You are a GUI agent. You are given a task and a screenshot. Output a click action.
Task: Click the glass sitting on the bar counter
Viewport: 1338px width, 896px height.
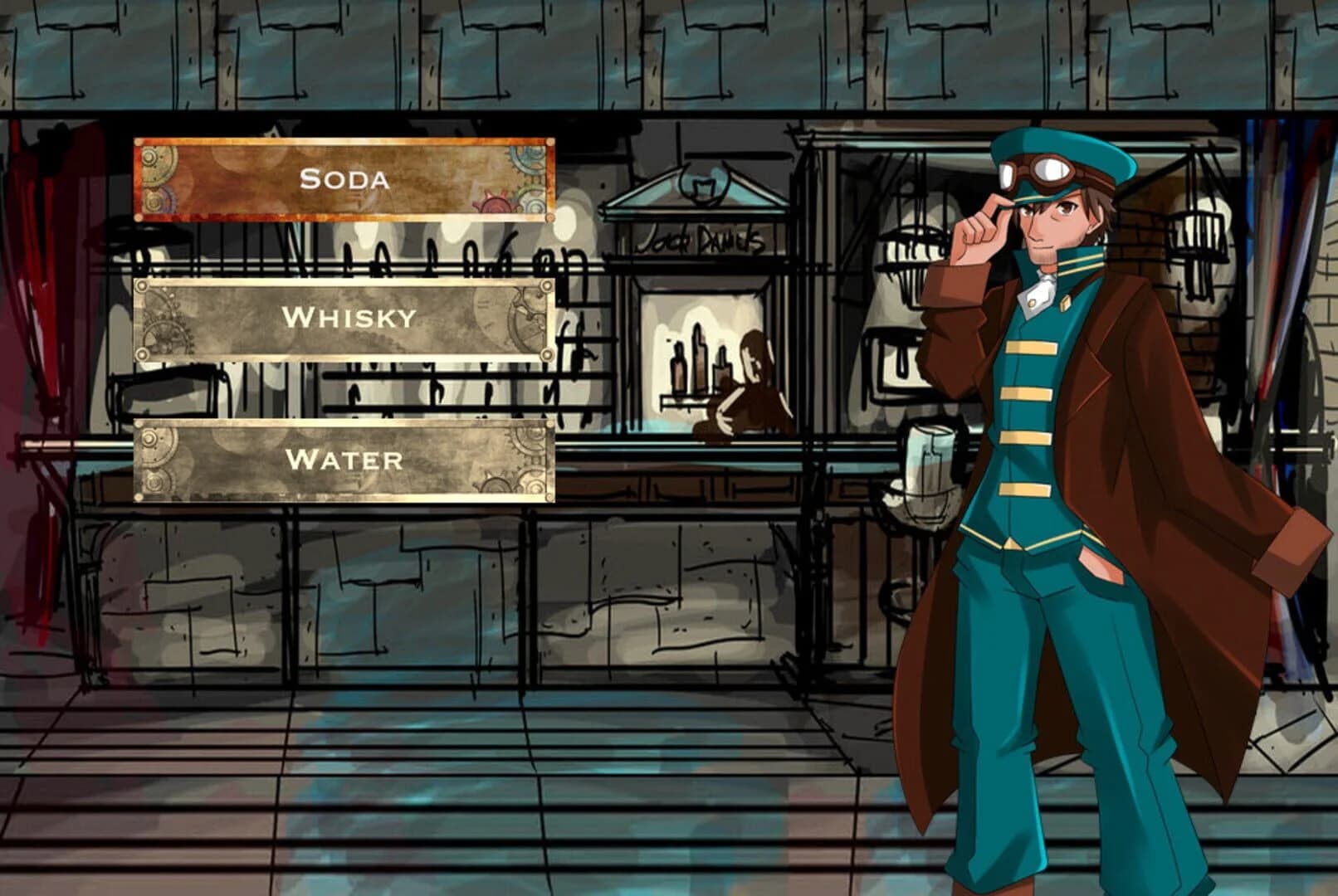(x=930, y=465)
